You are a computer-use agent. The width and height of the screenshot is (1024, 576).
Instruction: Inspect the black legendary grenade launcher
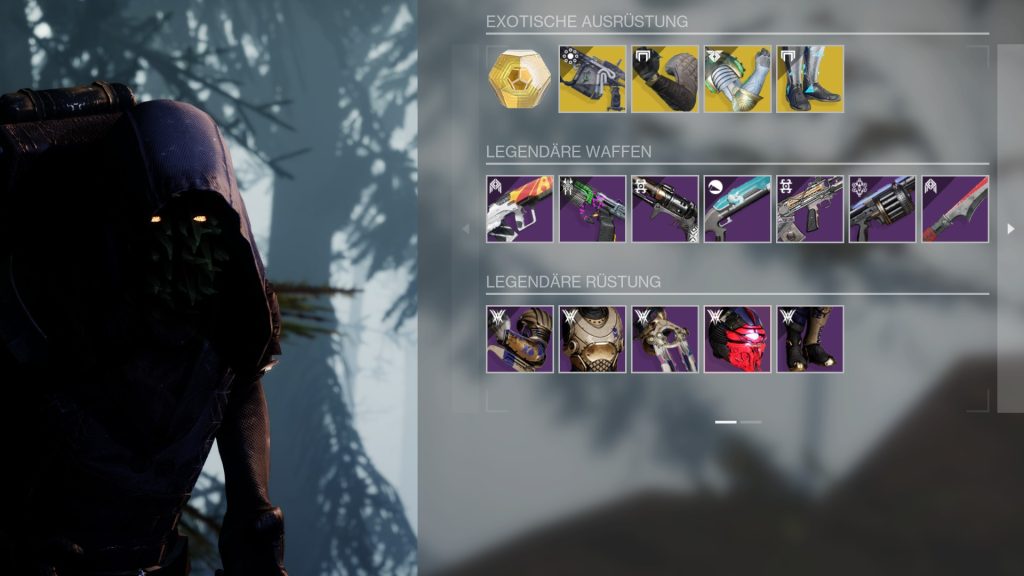click(665, 209)
